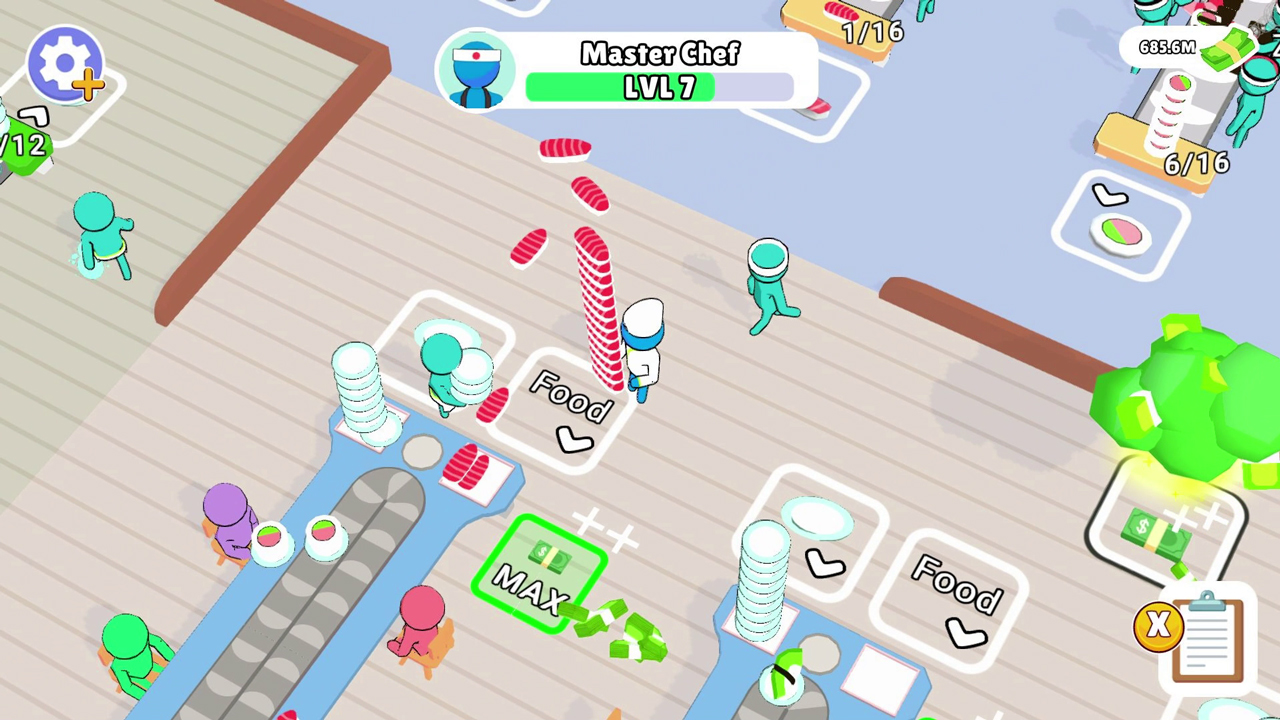Tap the yellow X coin badge on the clipboard
Image resolution: width=1280 pixels, height=720 pixels.
tap(1157, 625)
